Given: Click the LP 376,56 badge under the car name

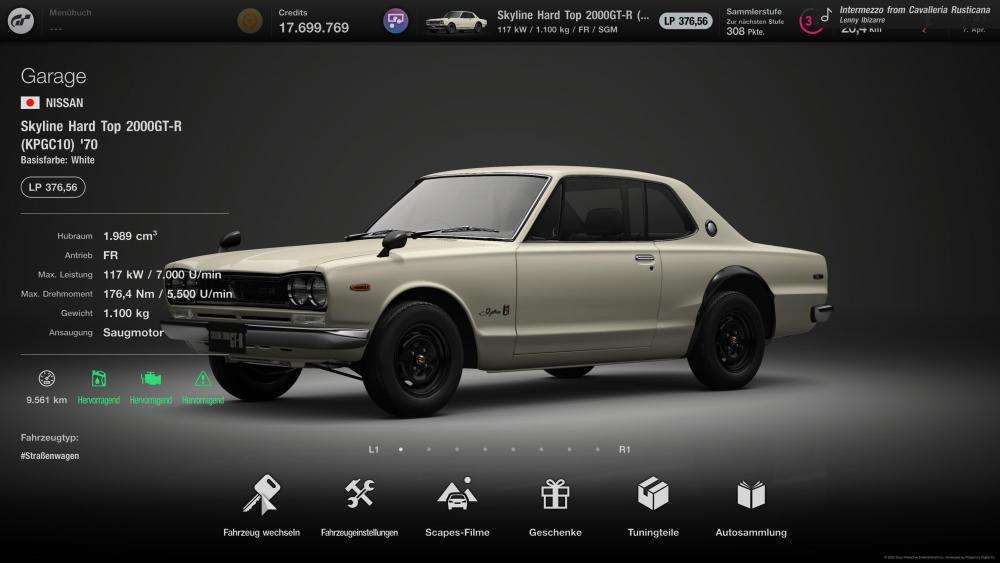Looking at the screenshot, I should pyautogui.click(x=53, y=187).
